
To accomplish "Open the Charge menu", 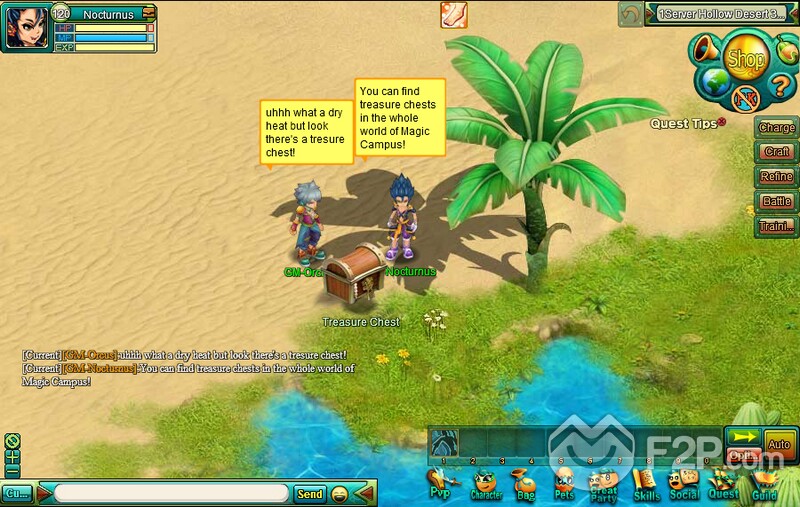I will coord(776,128).
